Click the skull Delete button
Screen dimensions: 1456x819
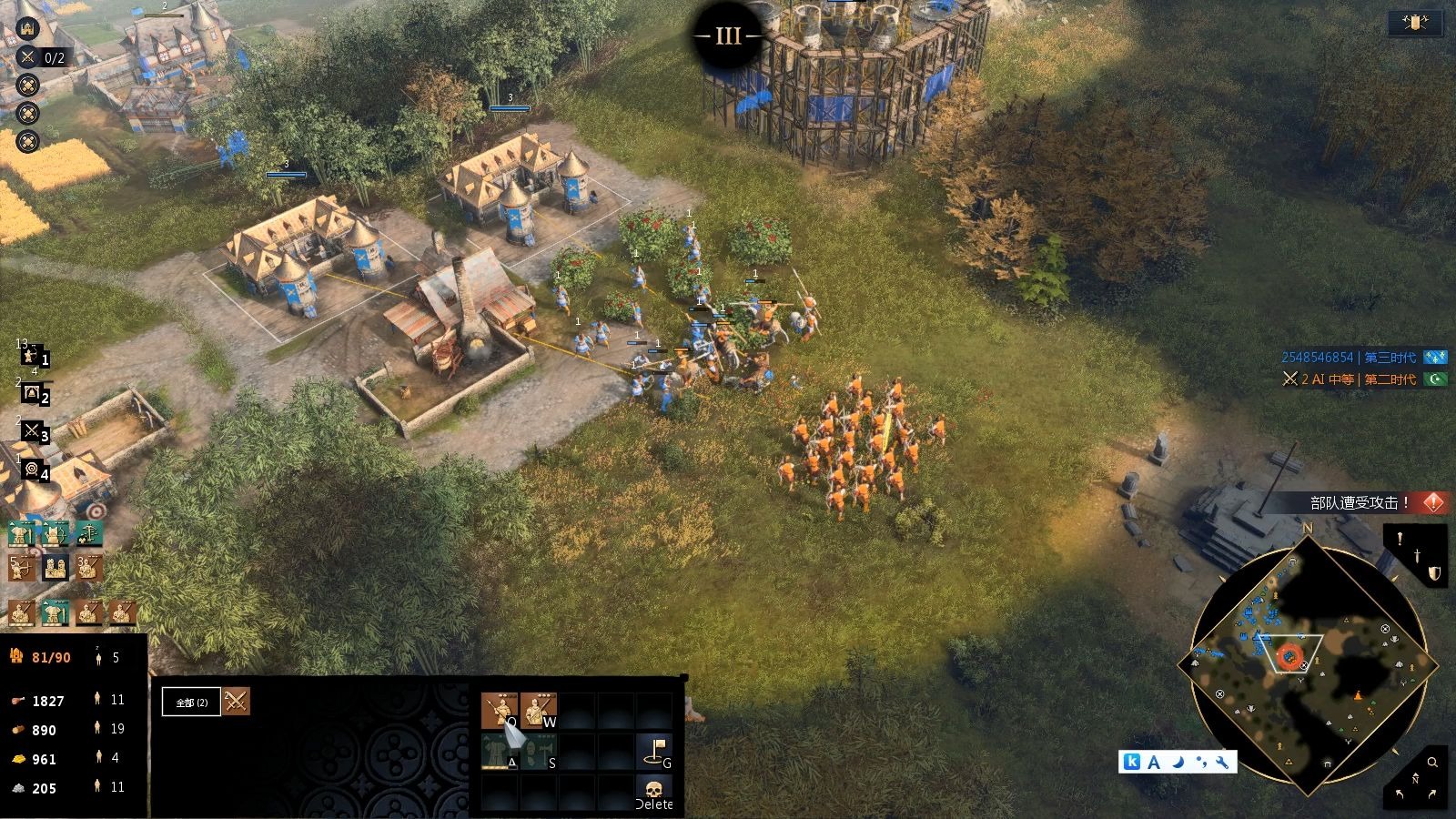coord(653,792)
